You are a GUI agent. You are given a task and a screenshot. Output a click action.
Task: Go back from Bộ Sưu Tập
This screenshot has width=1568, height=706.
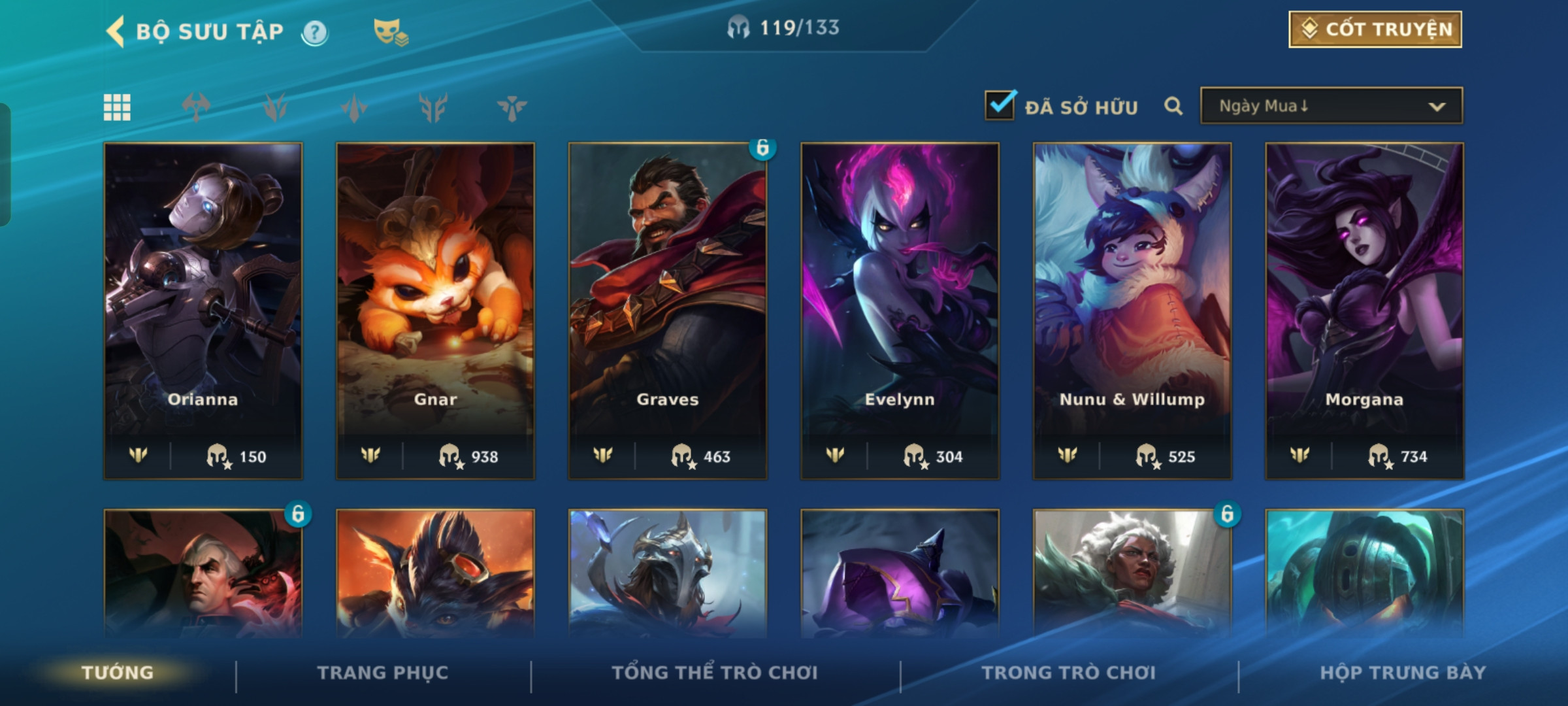click(x=116, y=31)
